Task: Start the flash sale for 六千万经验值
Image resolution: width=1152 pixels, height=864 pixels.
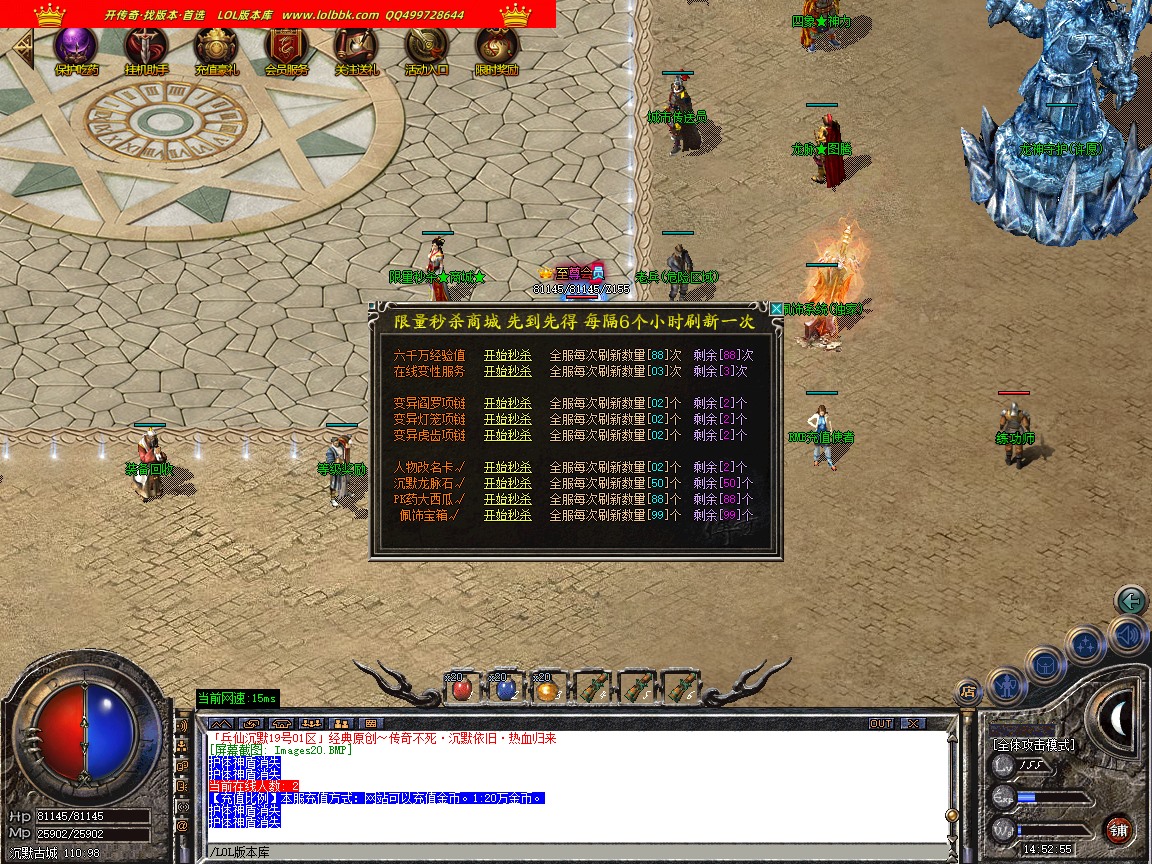Action: coord(508,355)
